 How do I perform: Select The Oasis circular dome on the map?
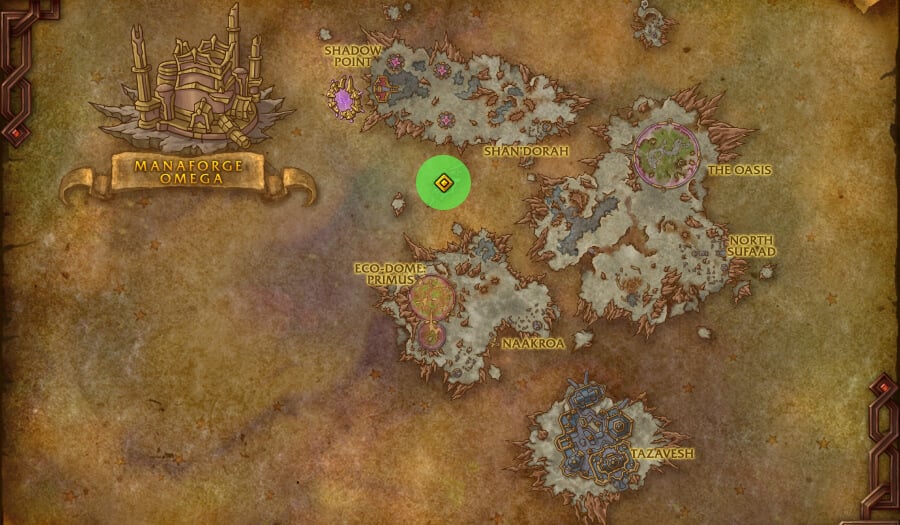pos(664,153)
